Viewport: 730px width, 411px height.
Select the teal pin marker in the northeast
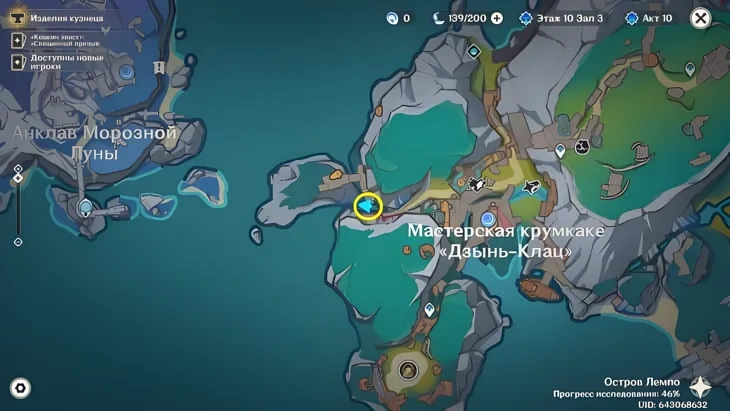[689, 69]
